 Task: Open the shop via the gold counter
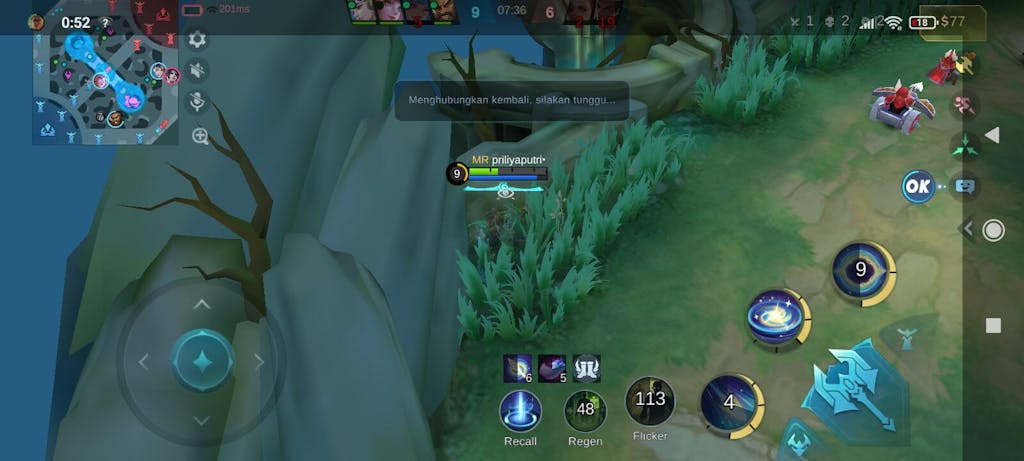952,21
